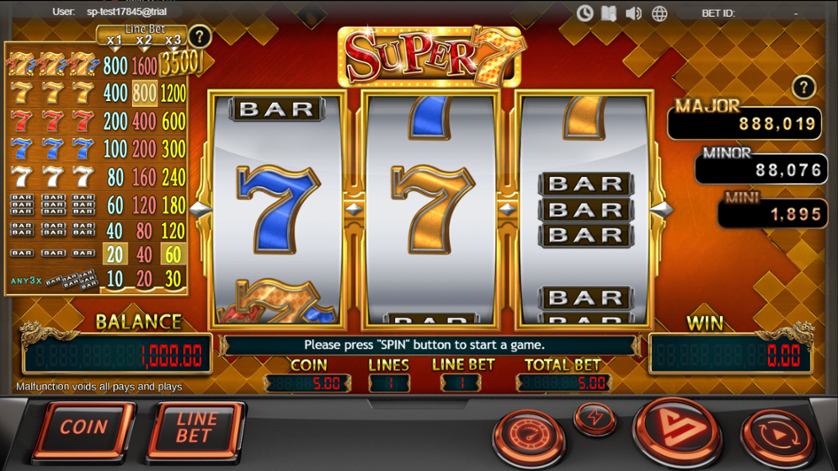Toggle turbo mode with the lightning bolt button
838x471 pixels.
[x=596, y=414]
